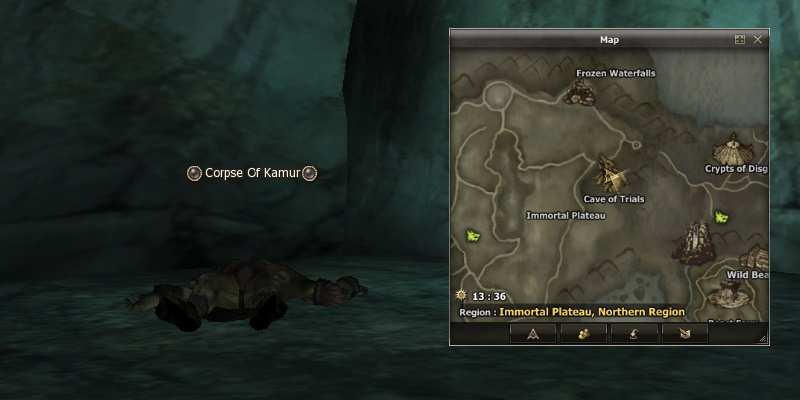Select the Corpse Of Kamur nameplate
The height and width of the screenshot is (400, 800).
(253, 173)
